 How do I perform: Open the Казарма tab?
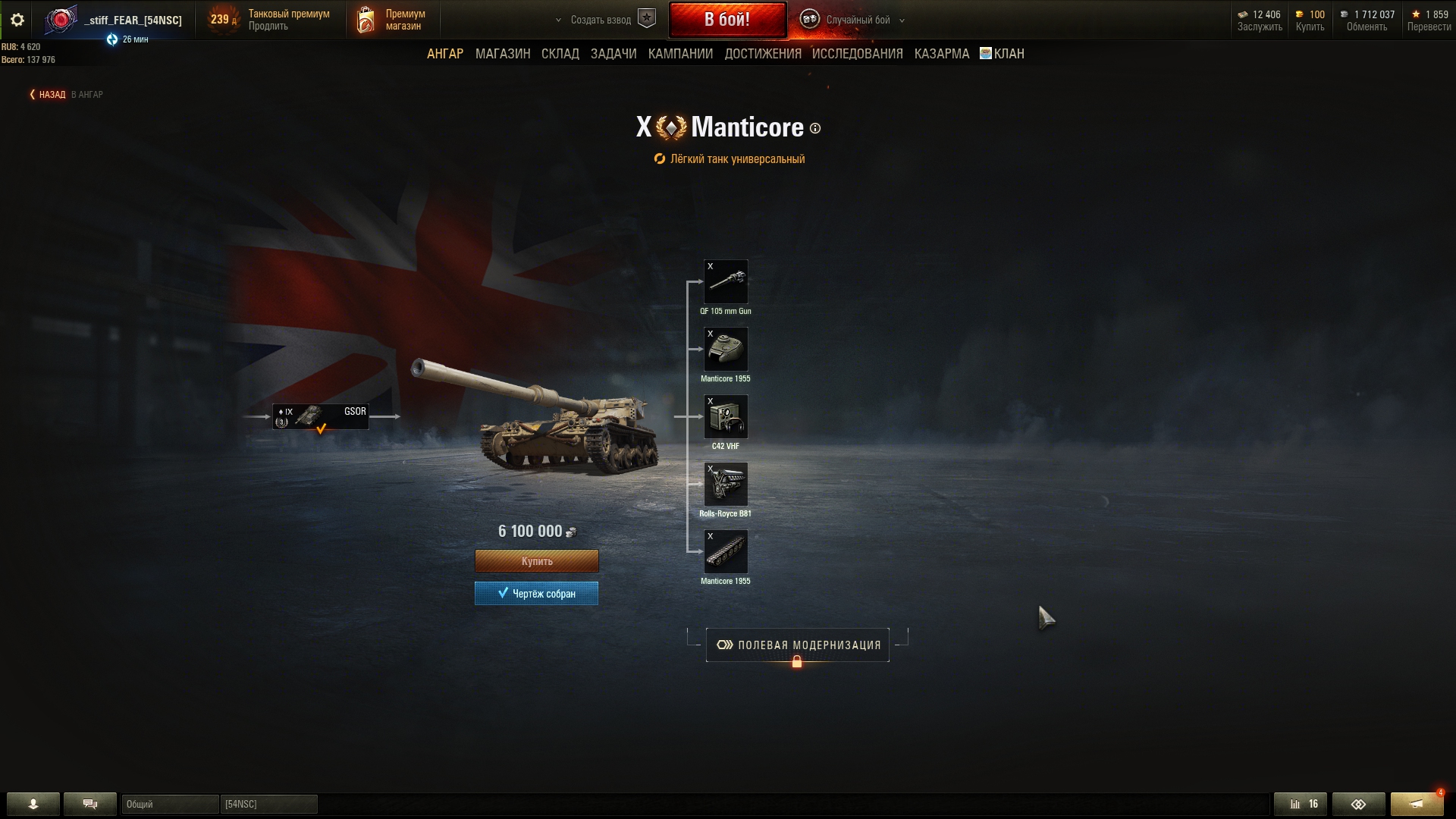(x=942, y=54)
